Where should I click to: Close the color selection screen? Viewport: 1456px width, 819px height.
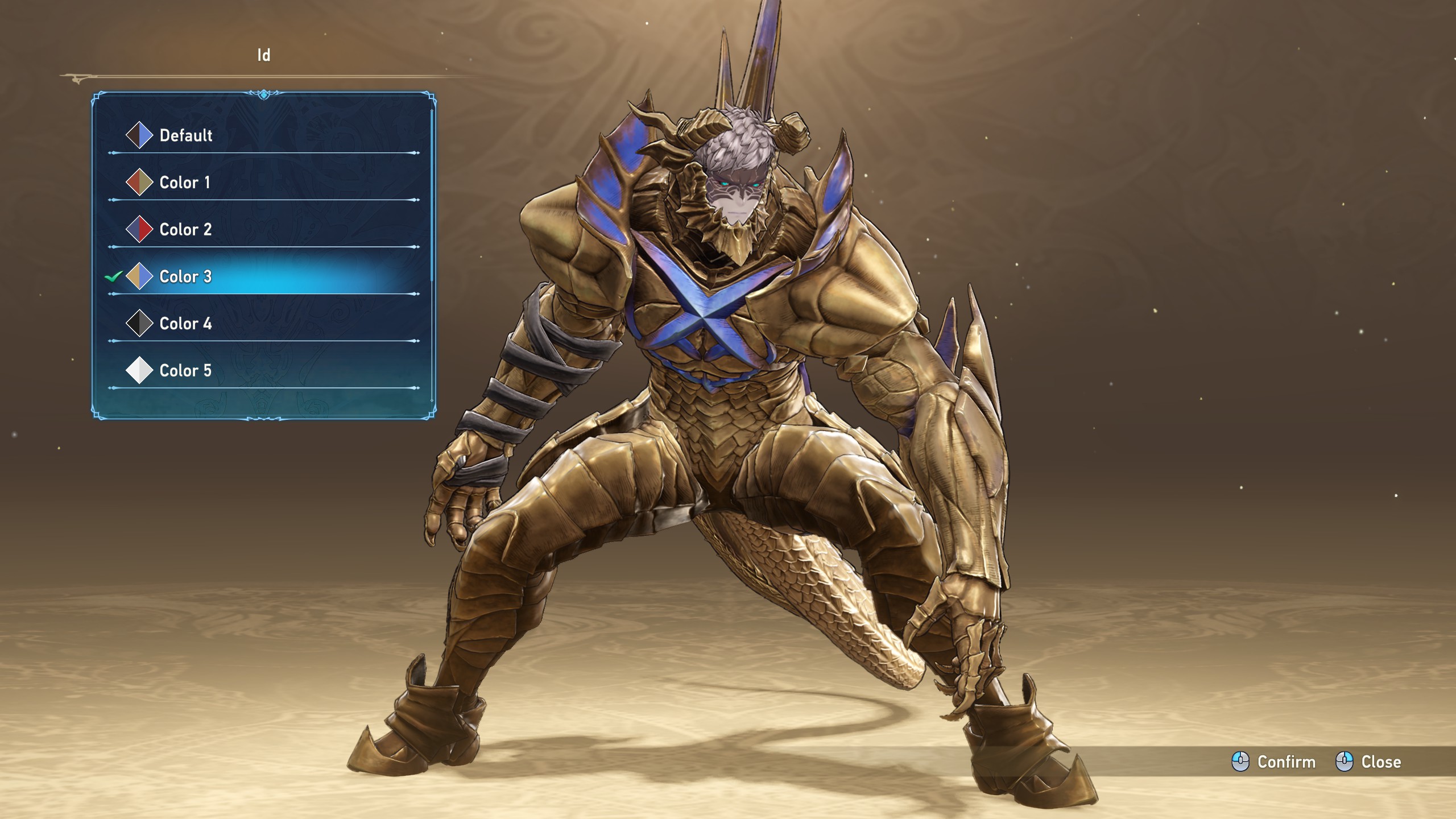pyautogui.click(x=1368, y=762)
